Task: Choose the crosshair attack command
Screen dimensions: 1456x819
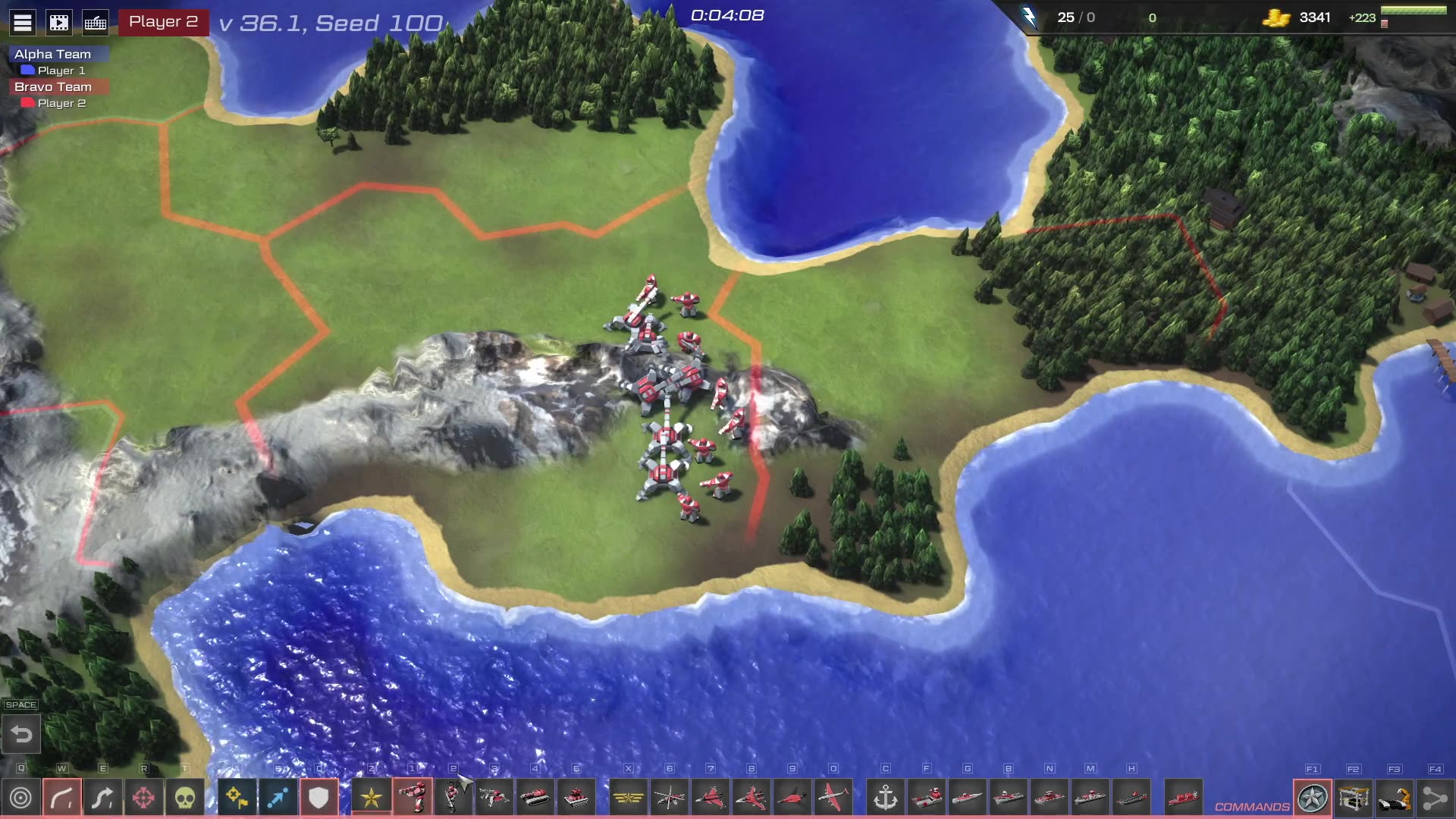Action: click(143, 798)
